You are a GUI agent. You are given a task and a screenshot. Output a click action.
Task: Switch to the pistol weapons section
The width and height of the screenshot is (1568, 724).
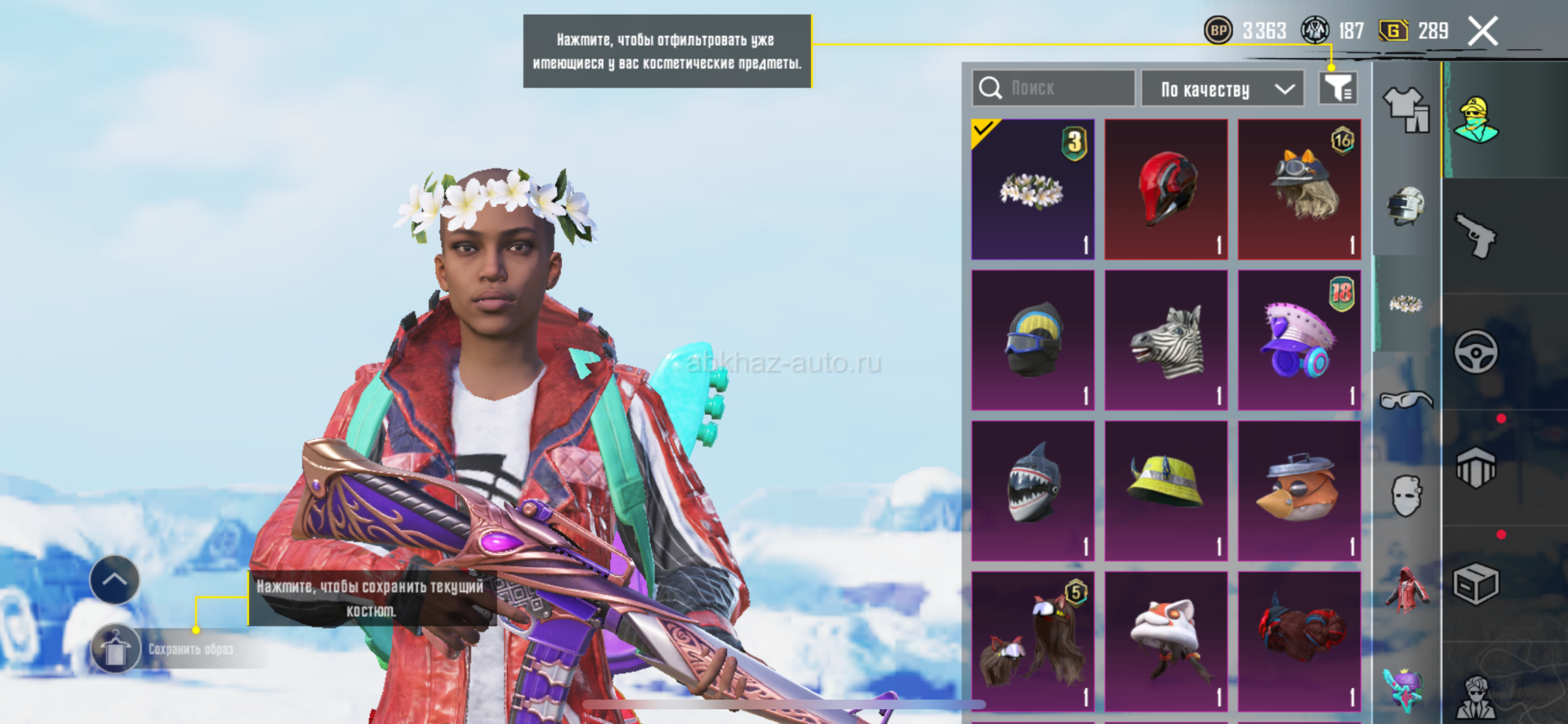pos(1476,236)
